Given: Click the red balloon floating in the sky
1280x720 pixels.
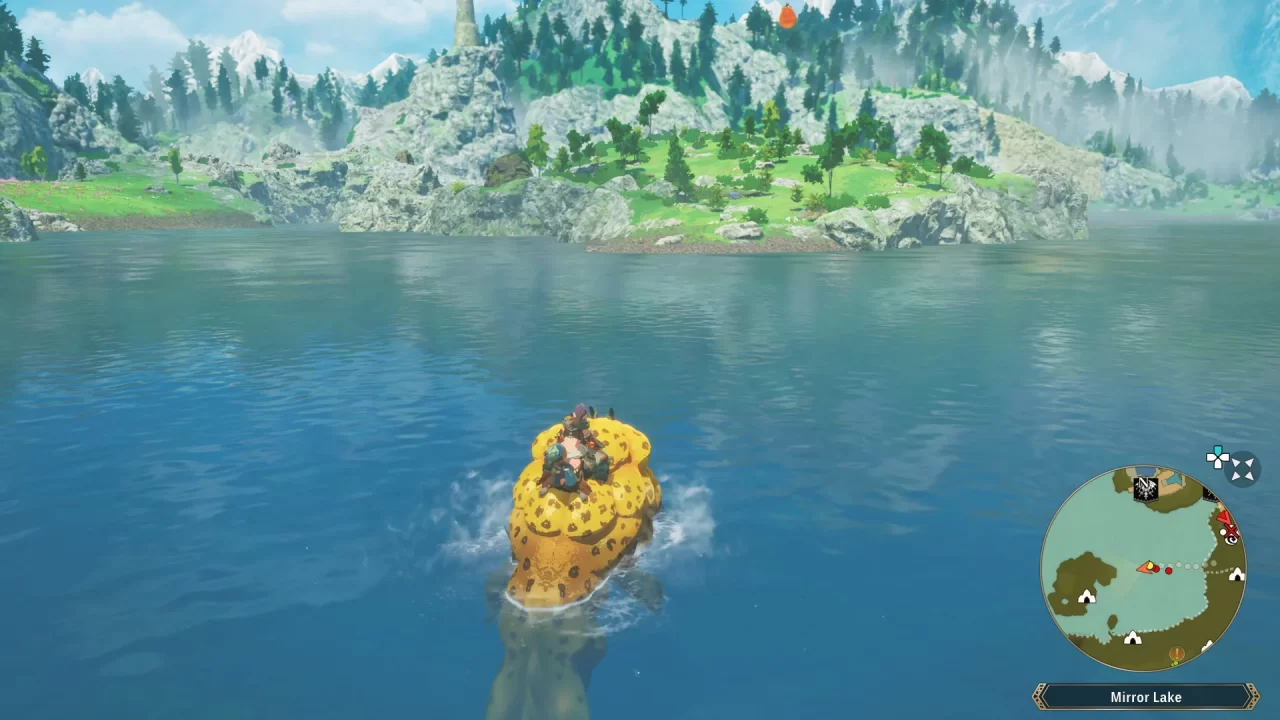Looking at the screenshot, I should 786,16.
